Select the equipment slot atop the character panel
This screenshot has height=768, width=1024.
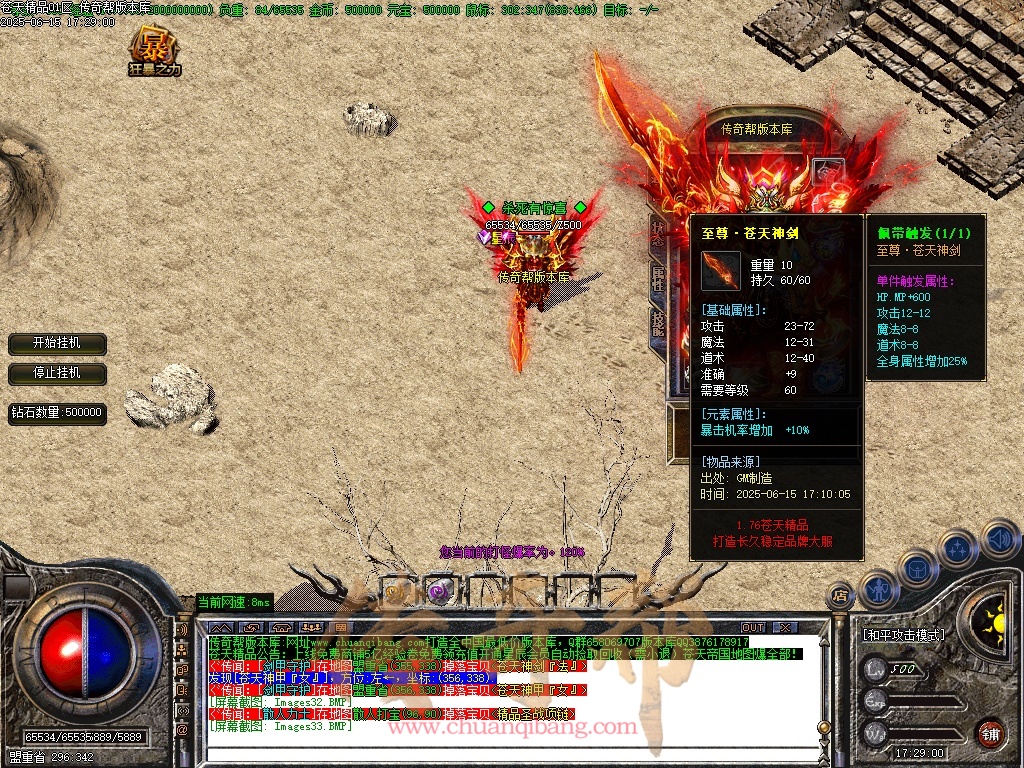point(828,171)
